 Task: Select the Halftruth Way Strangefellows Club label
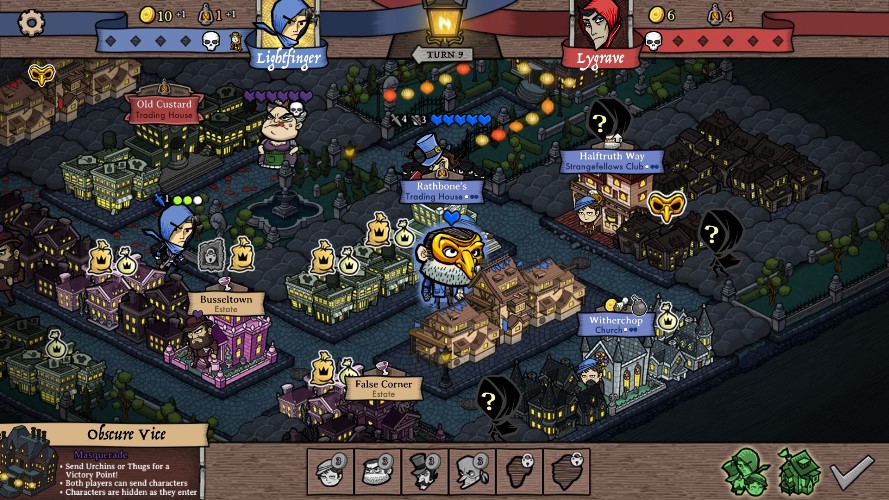616,161
